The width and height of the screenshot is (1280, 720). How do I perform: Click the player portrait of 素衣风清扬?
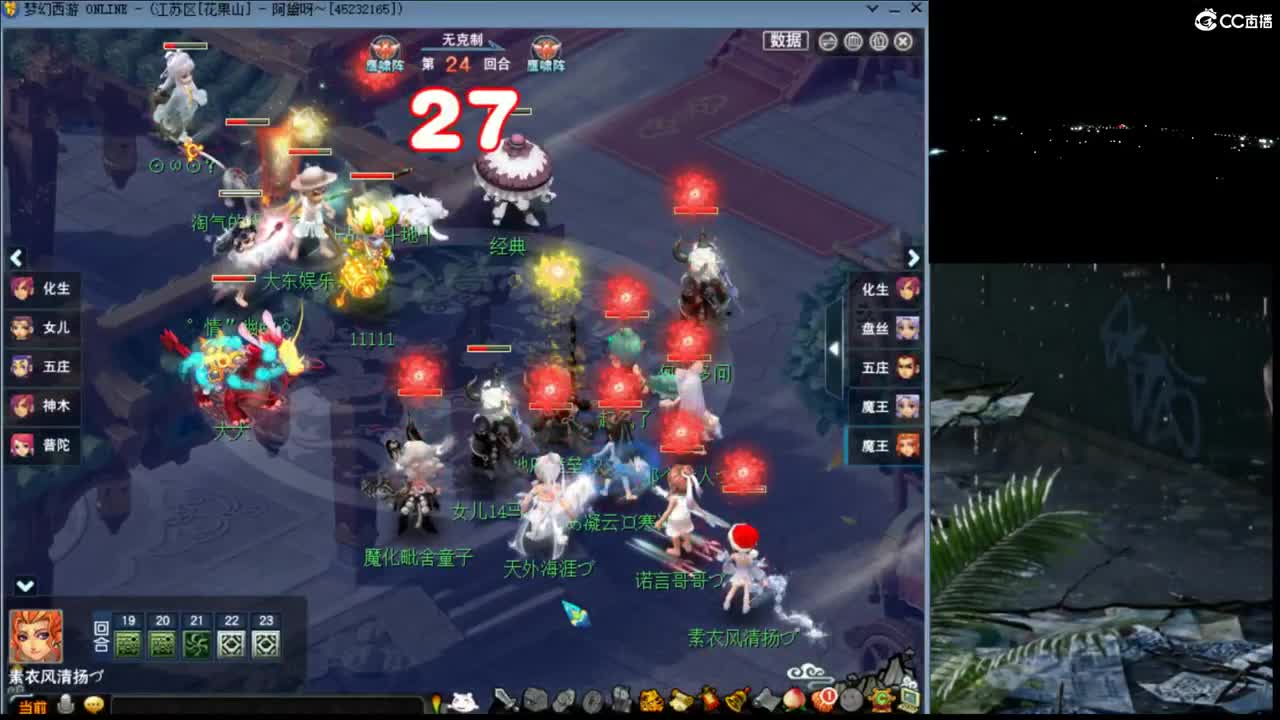tap(35, 635)
